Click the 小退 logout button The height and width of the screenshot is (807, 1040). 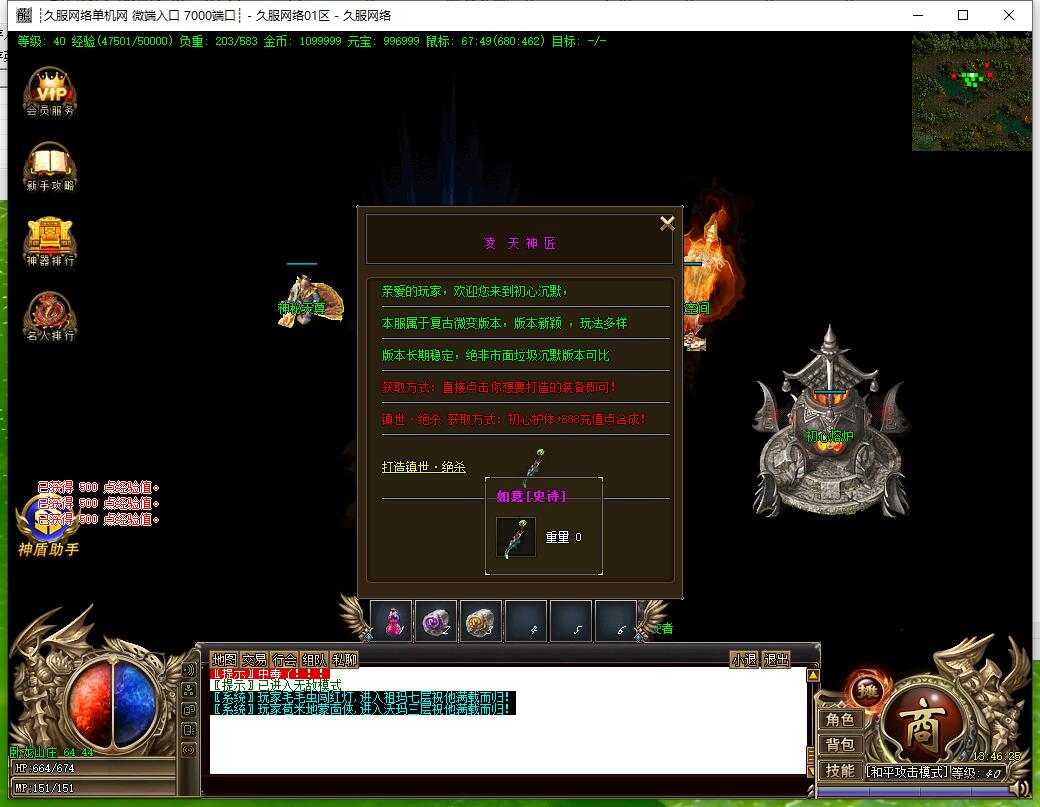744,660
